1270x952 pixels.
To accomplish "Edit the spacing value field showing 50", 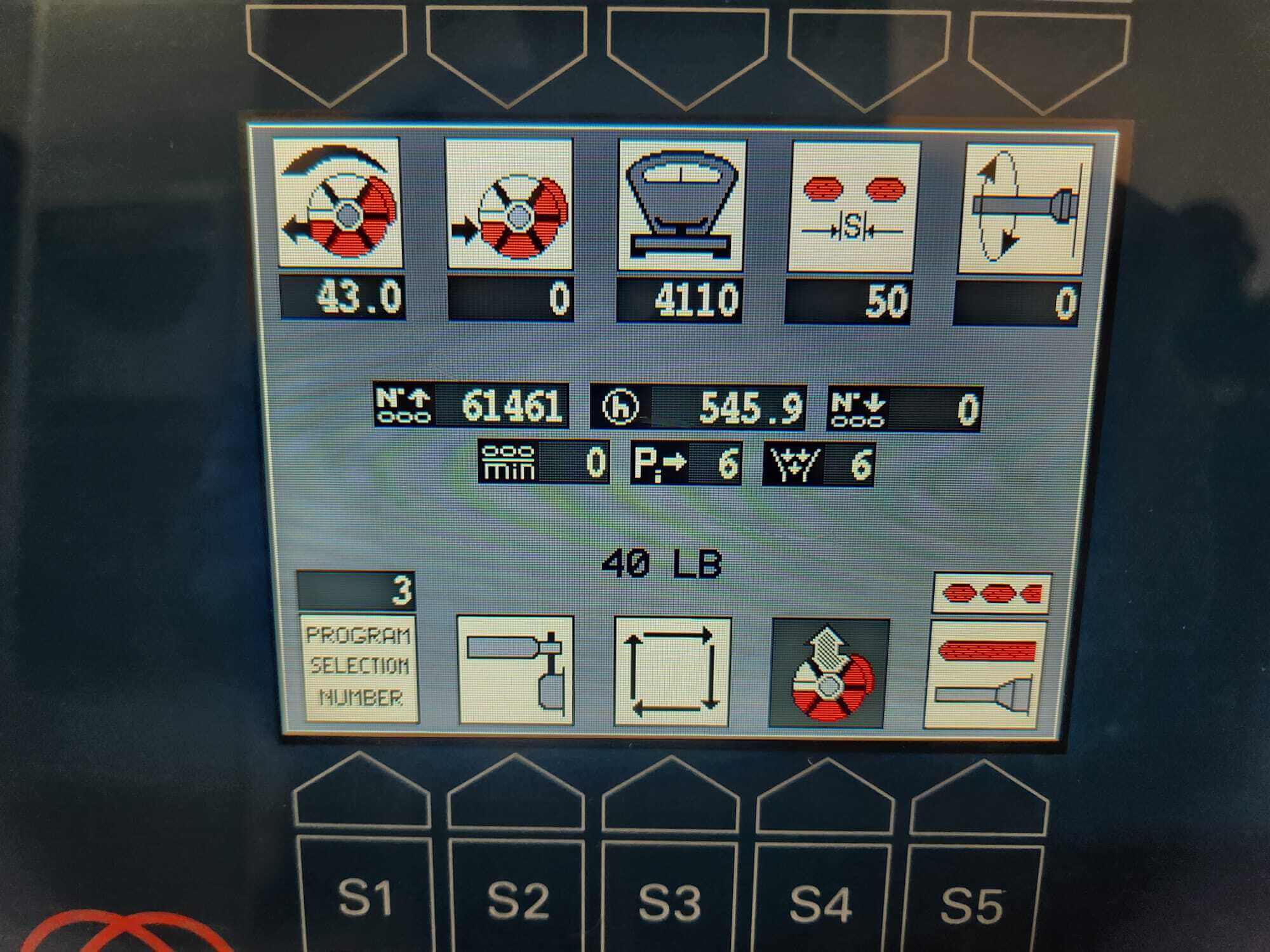I will 848,301.
